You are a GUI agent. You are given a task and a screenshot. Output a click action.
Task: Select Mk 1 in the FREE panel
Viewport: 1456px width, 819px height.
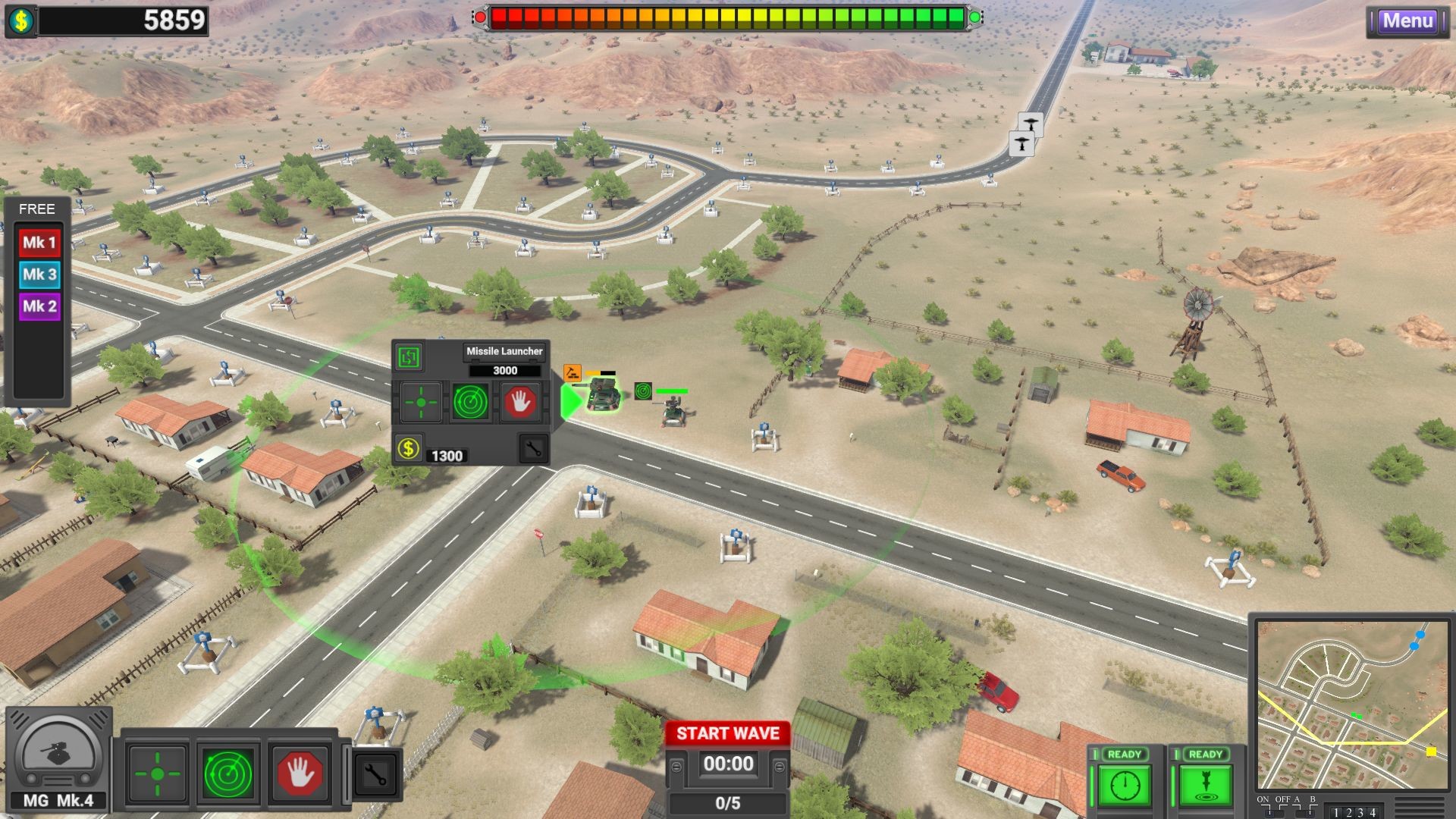click(x=38, y=243)
